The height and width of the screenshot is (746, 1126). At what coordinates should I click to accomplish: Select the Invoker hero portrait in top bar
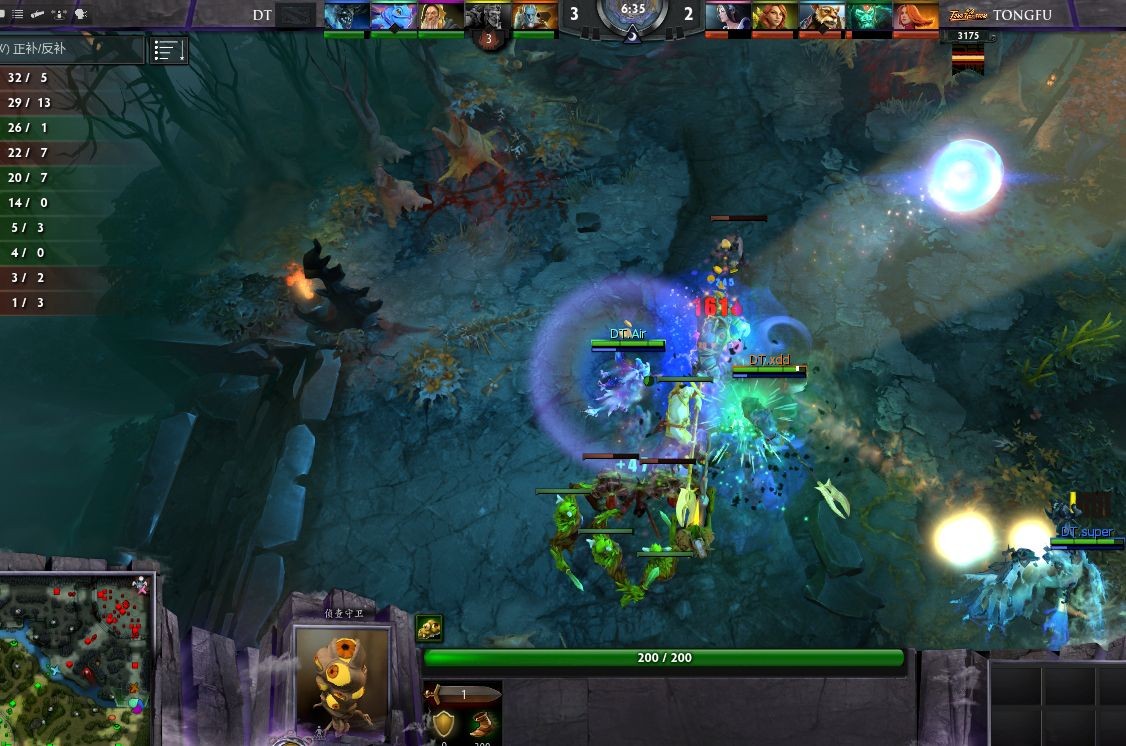440,16
